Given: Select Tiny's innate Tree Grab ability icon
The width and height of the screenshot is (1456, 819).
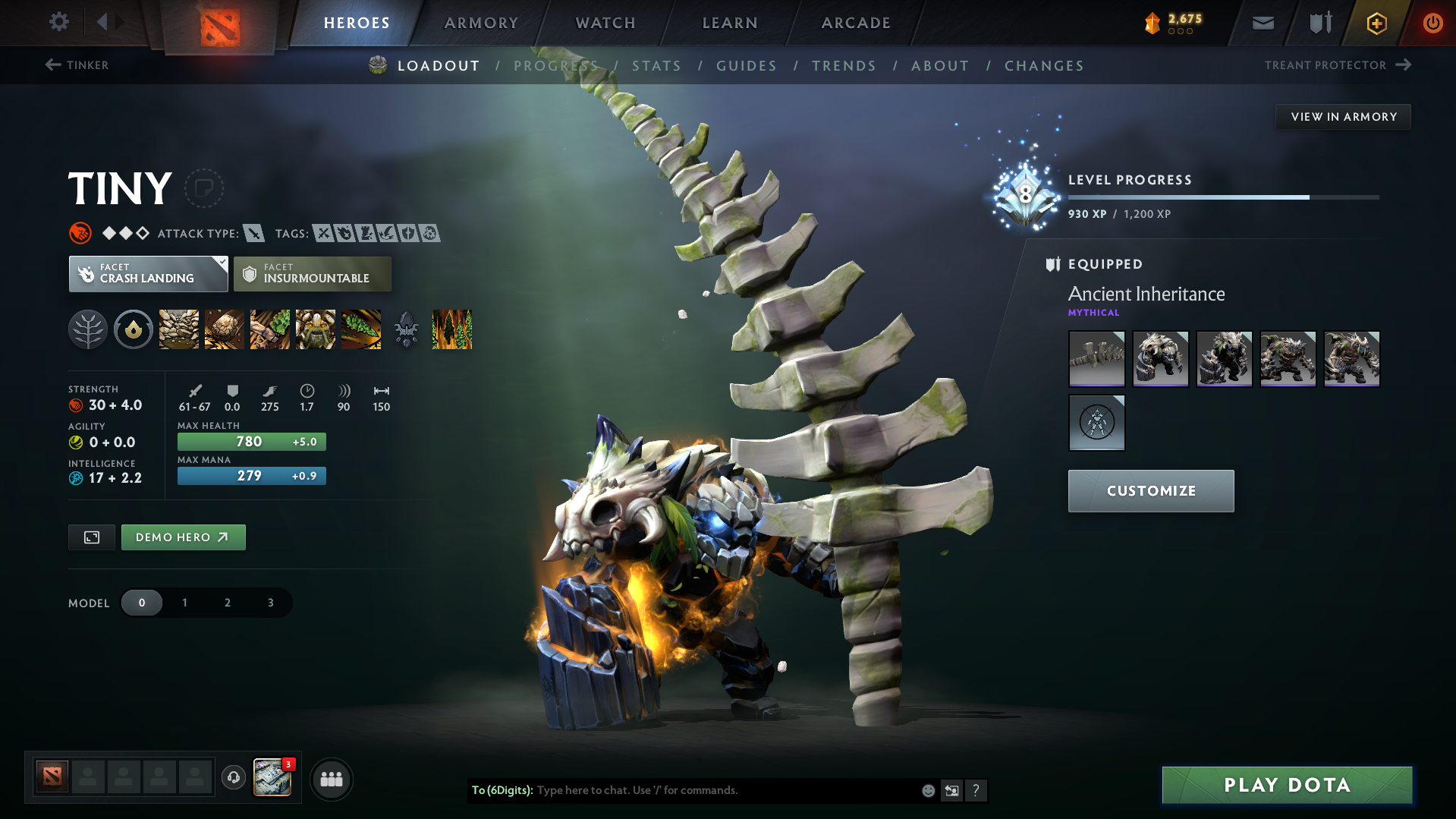Looking at the screenshot, I should coord(88,329).
